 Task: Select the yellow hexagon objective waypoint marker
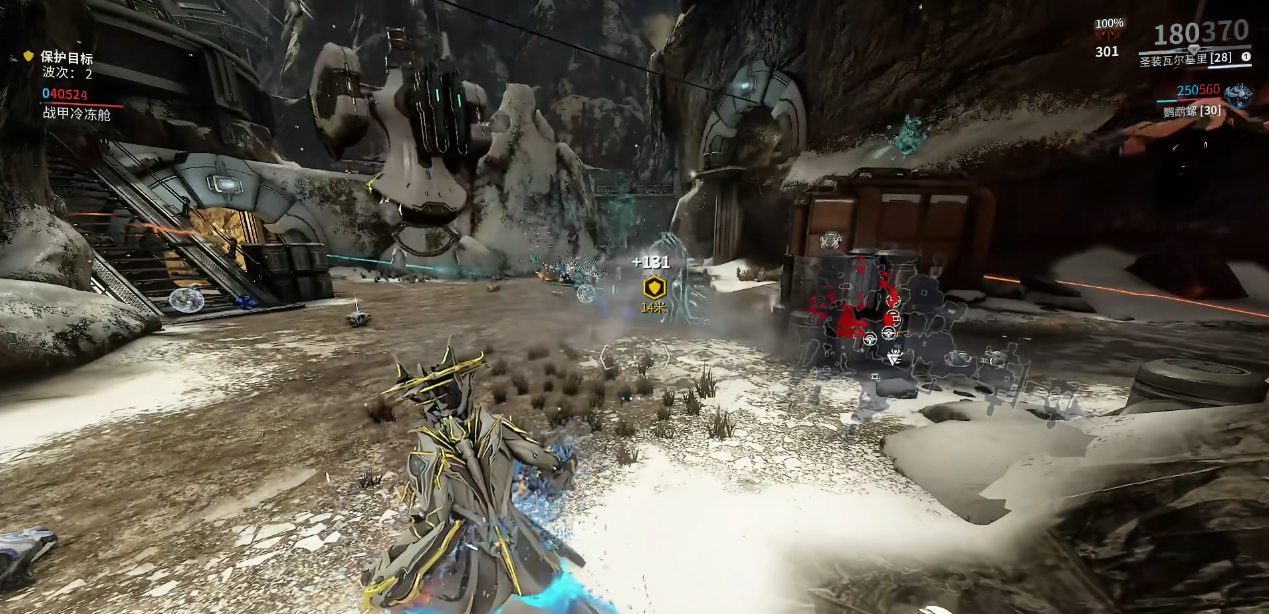(654, 288)
